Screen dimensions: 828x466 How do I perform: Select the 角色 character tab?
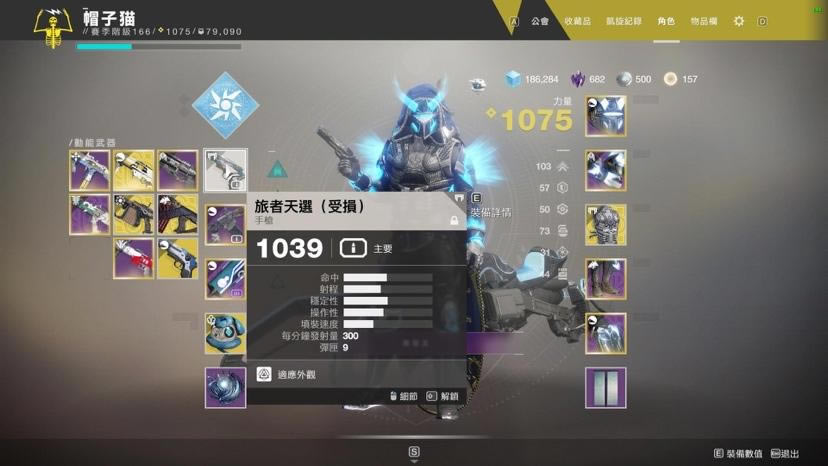tap(666, 21)
